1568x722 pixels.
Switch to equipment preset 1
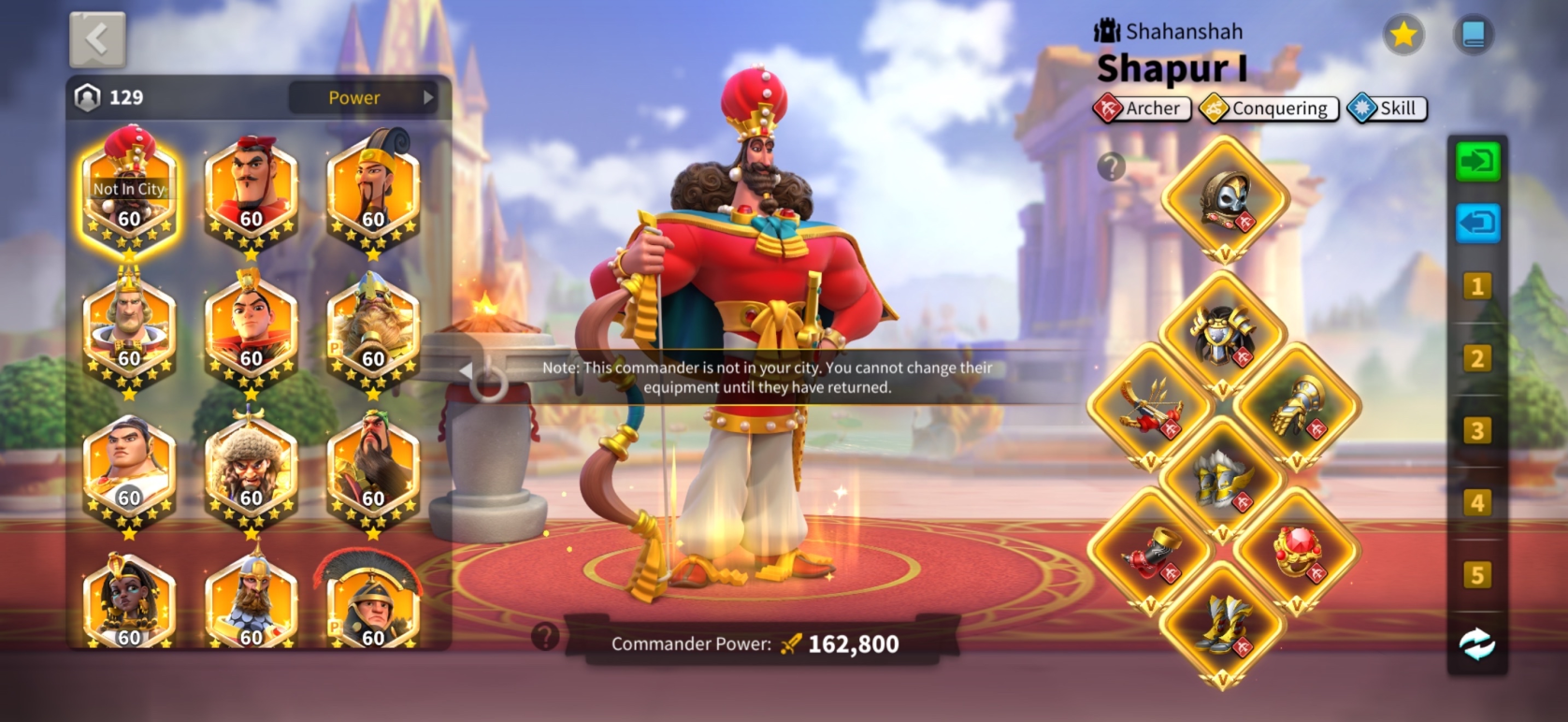[x=1477, y=286]
